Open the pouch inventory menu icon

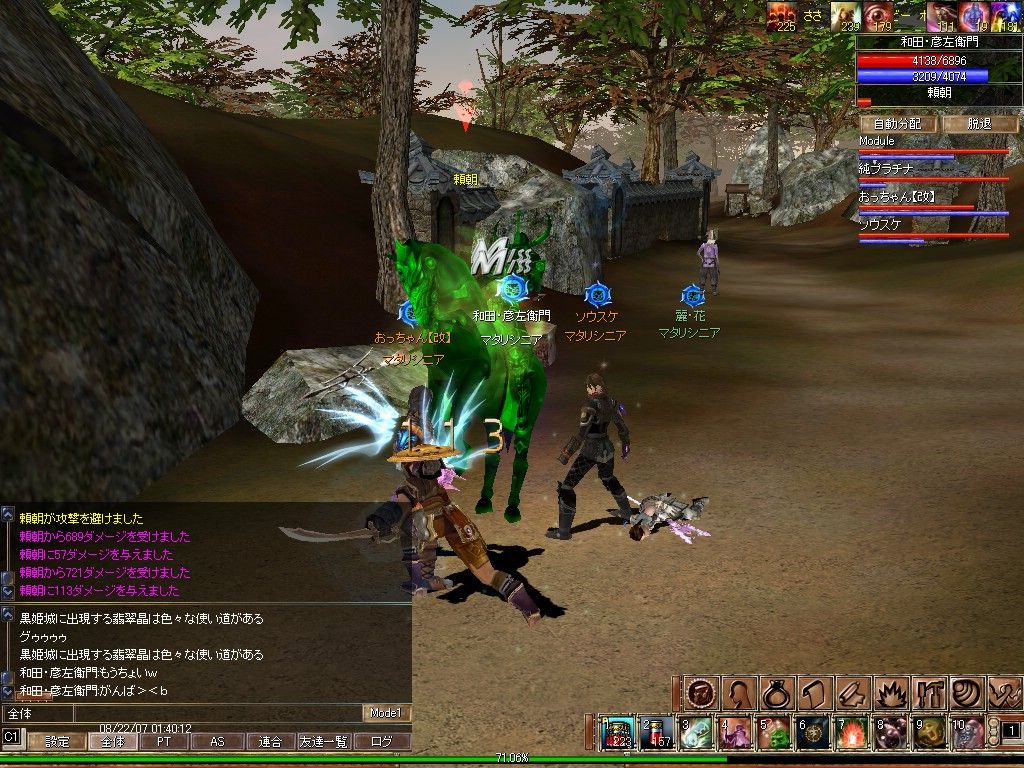[x=777, y=692]
